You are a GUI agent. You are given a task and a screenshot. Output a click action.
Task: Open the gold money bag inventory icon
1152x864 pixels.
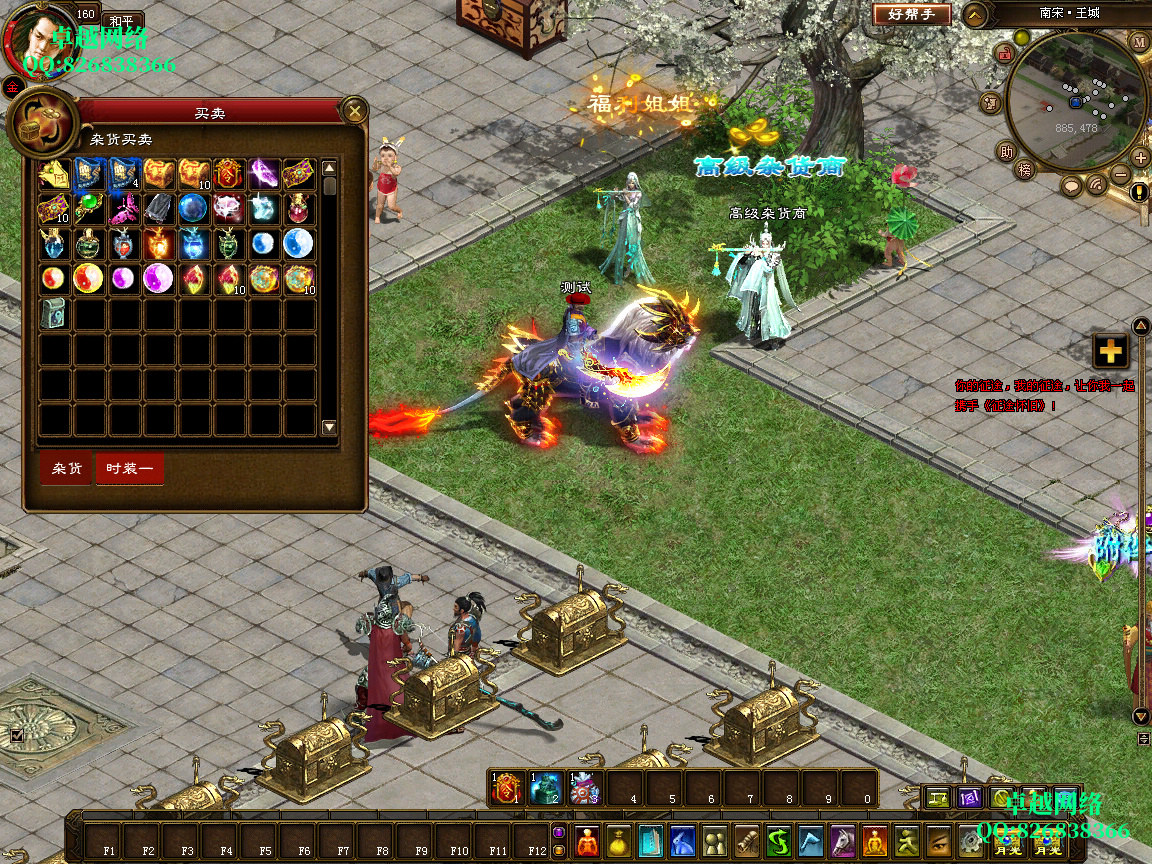tap(620, 841)
